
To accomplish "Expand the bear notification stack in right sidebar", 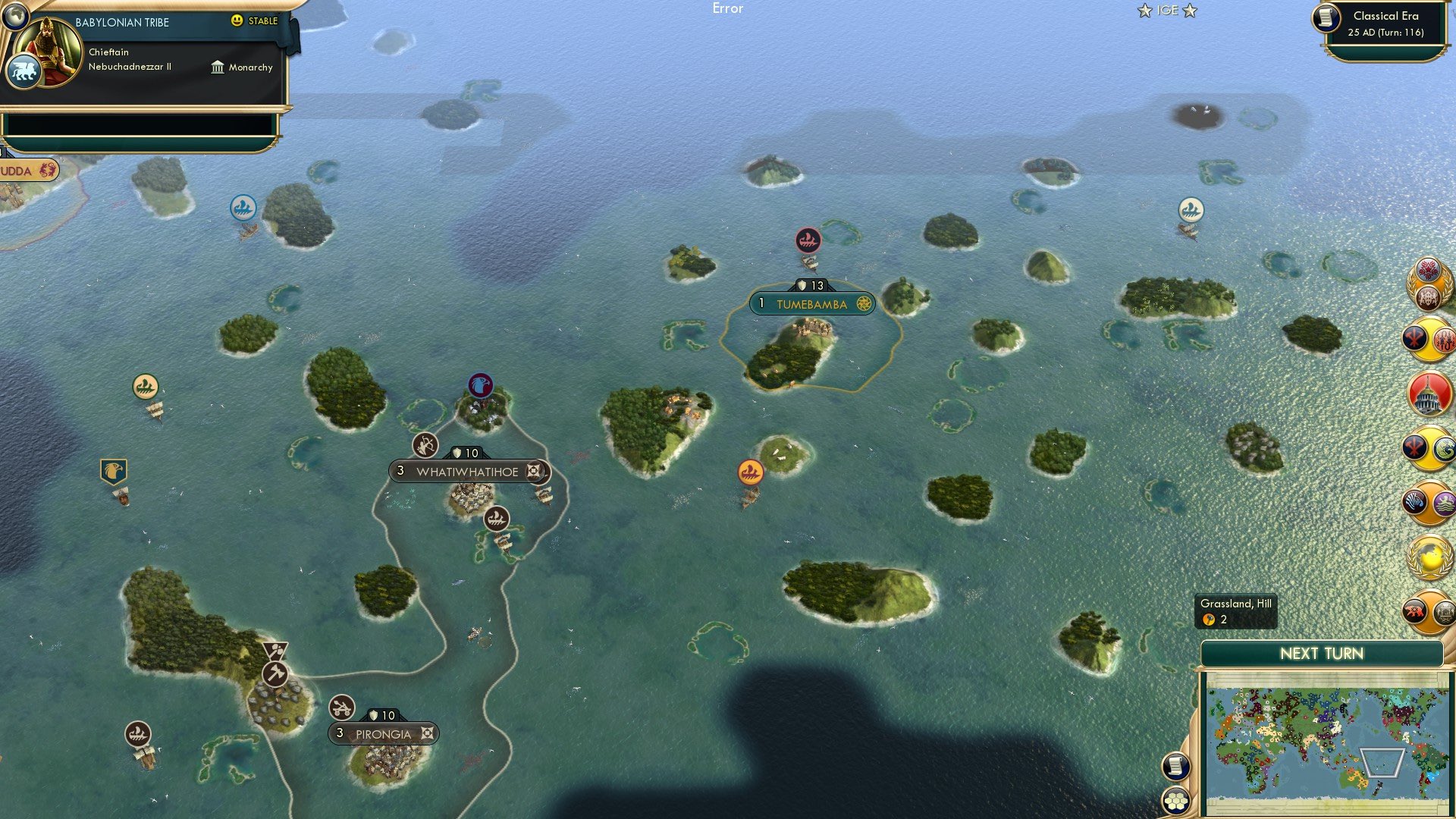I will point(1414,609).
